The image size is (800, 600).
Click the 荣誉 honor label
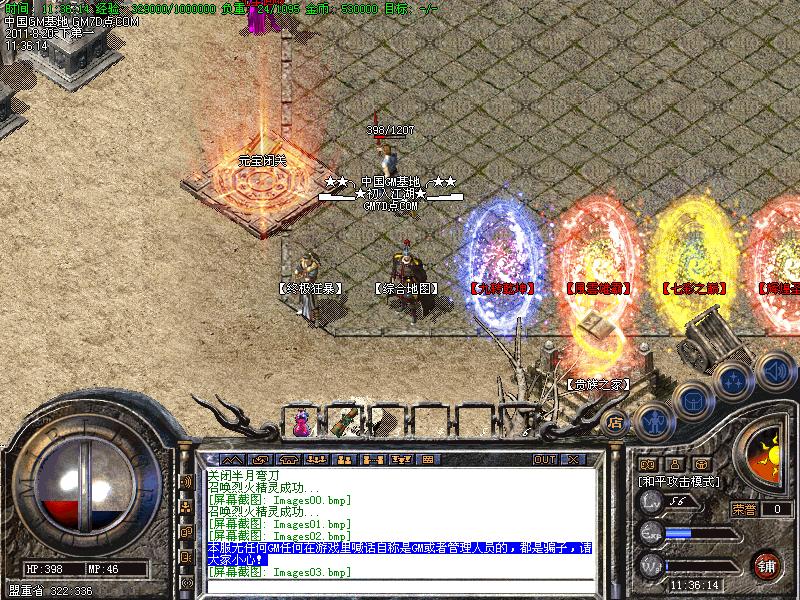click(x=743, y=509)
